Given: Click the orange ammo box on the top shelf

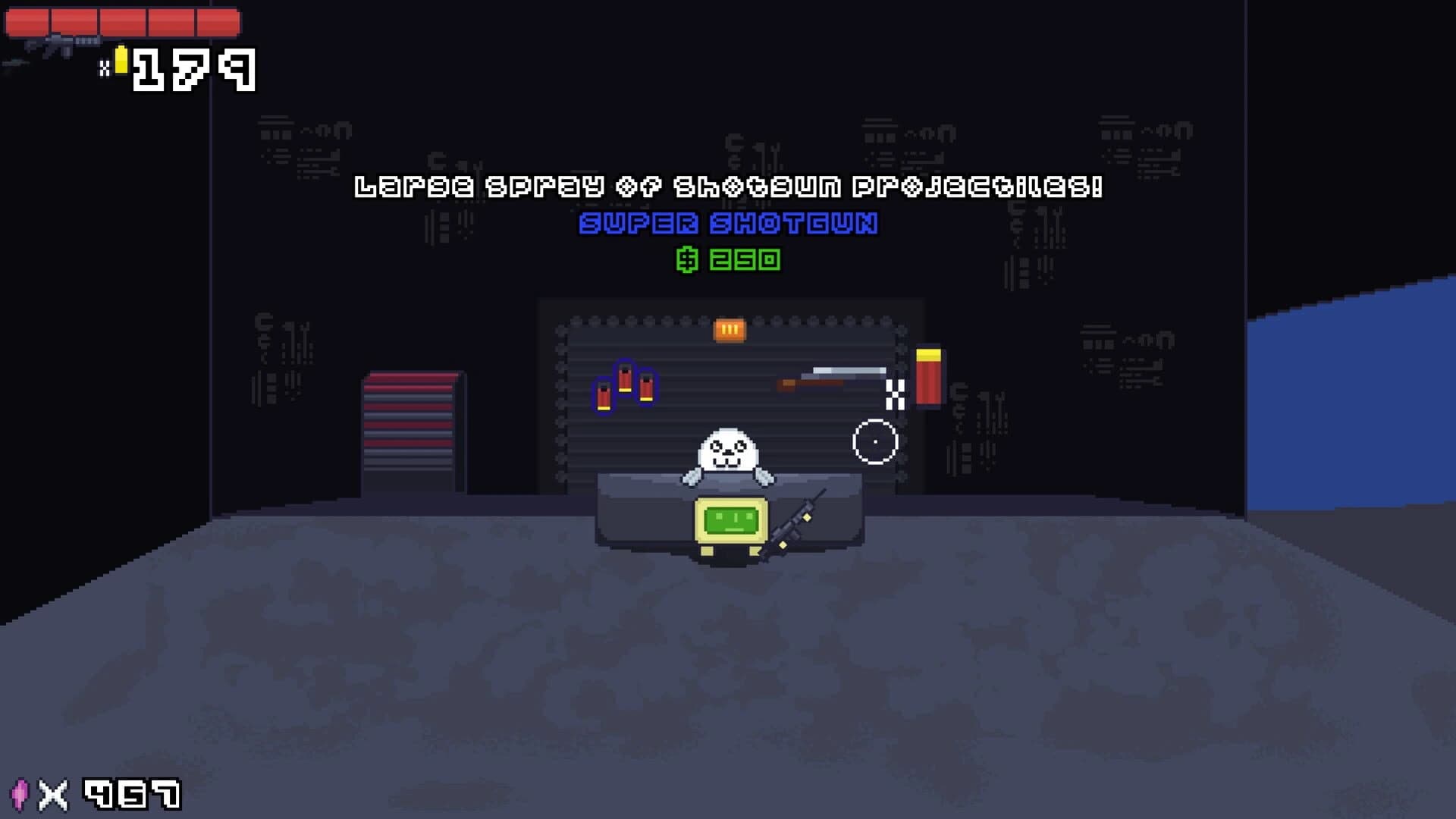Looking at the screenshot, I should (x=729, y=329).
